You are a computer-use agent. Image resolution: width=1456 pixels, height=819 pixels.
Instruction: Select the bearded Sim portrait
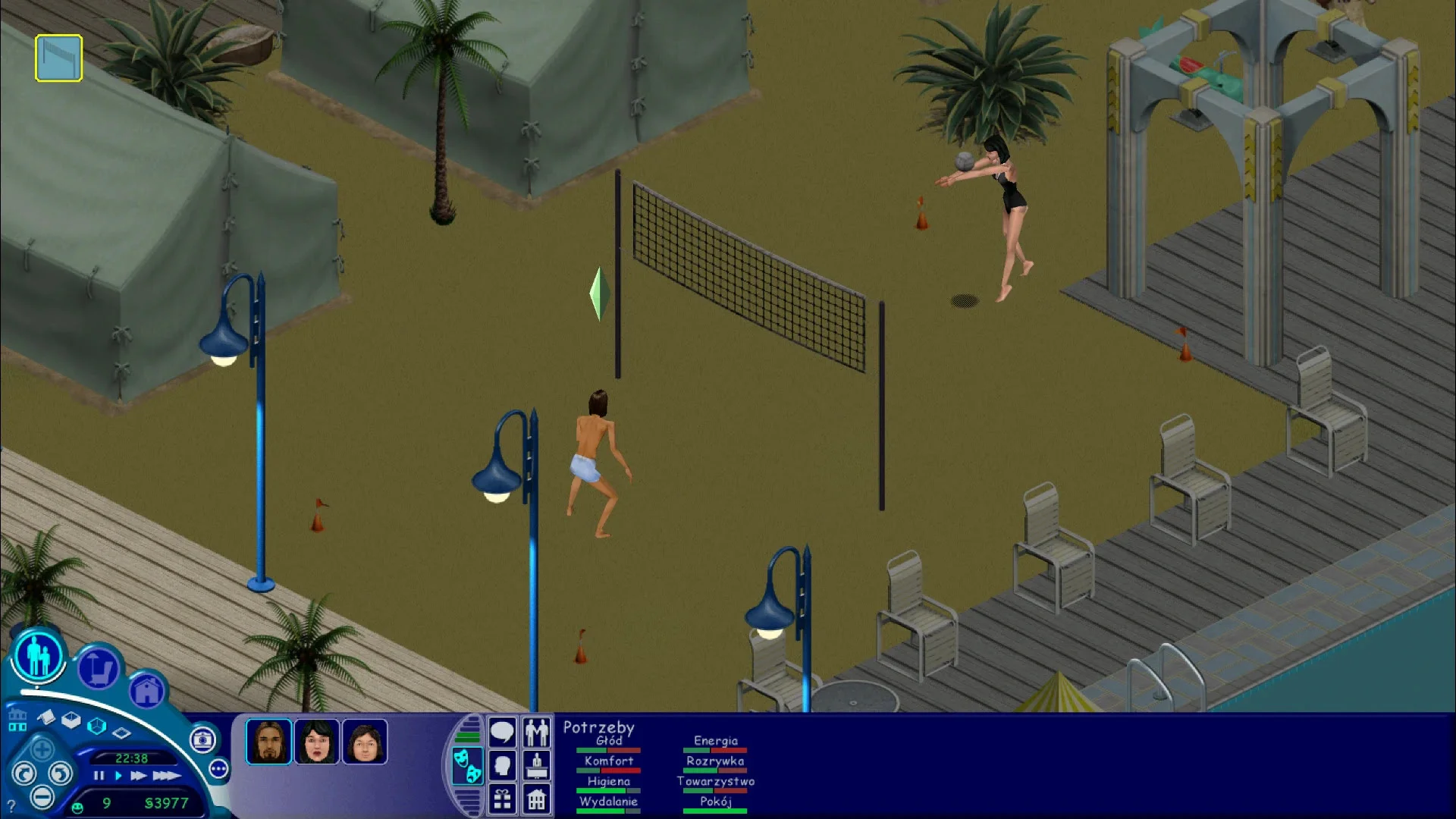click(x=268, y=741)
